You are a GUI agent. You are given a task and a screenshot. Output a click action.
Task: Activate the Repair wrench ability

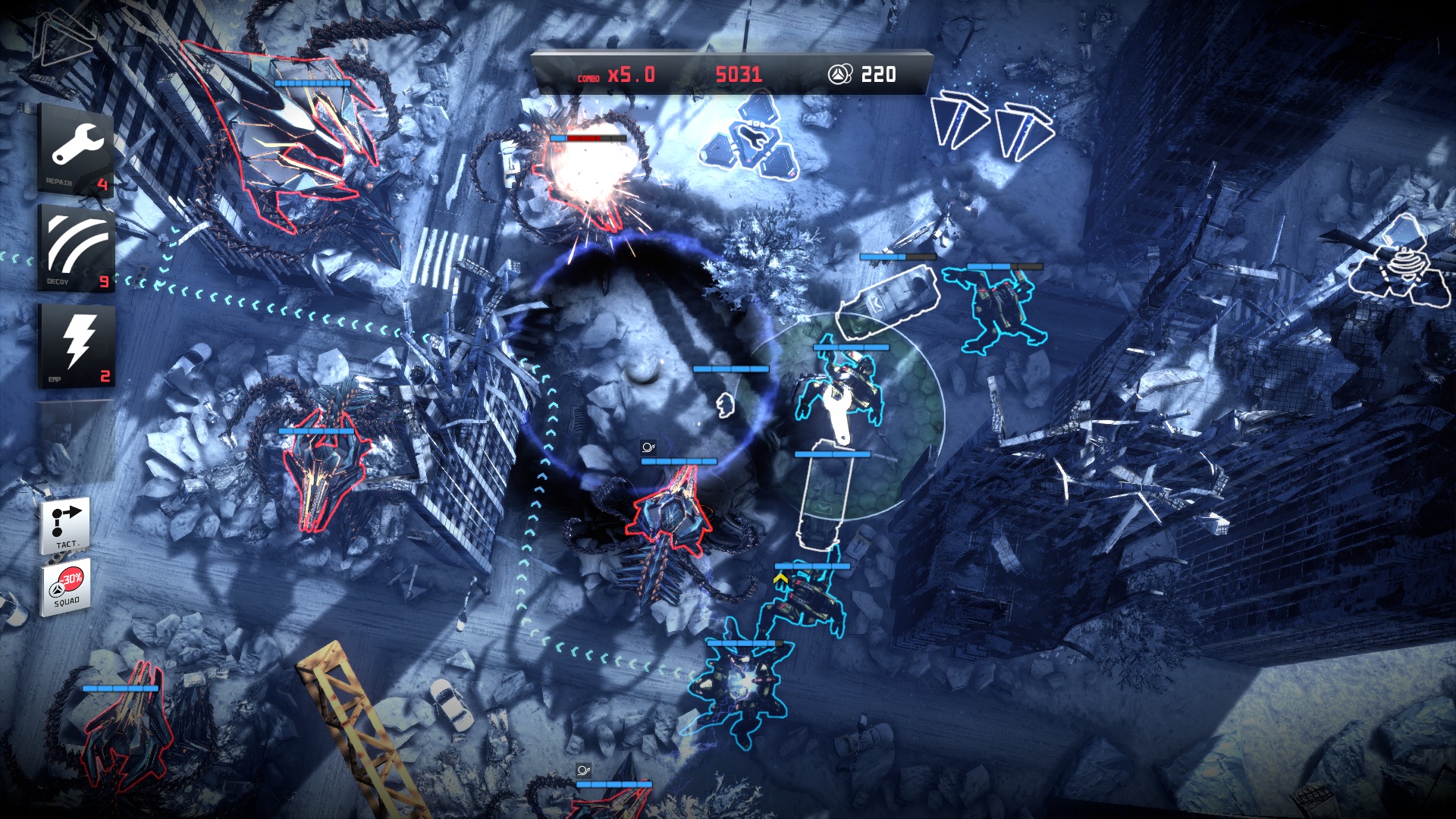click(x=77, y=150)
